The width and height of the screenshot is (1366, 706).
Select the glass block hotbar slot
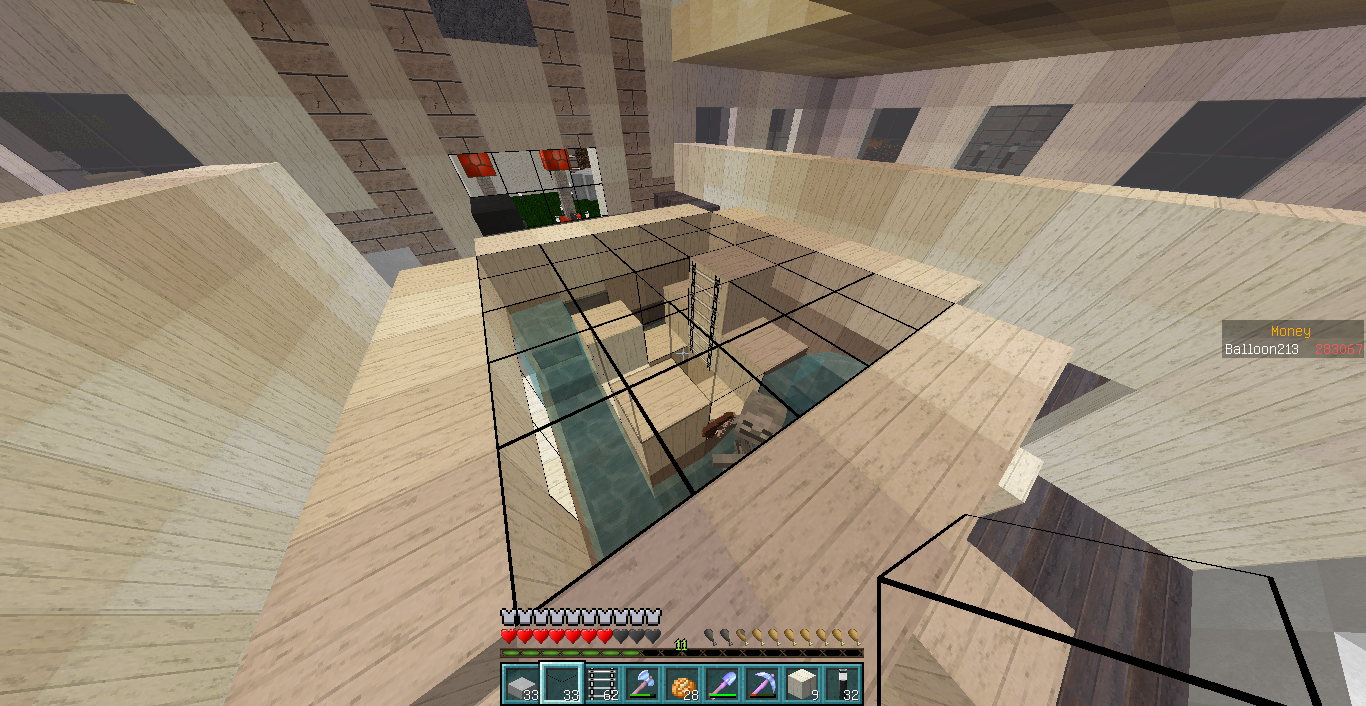click(x=560, y=685)
